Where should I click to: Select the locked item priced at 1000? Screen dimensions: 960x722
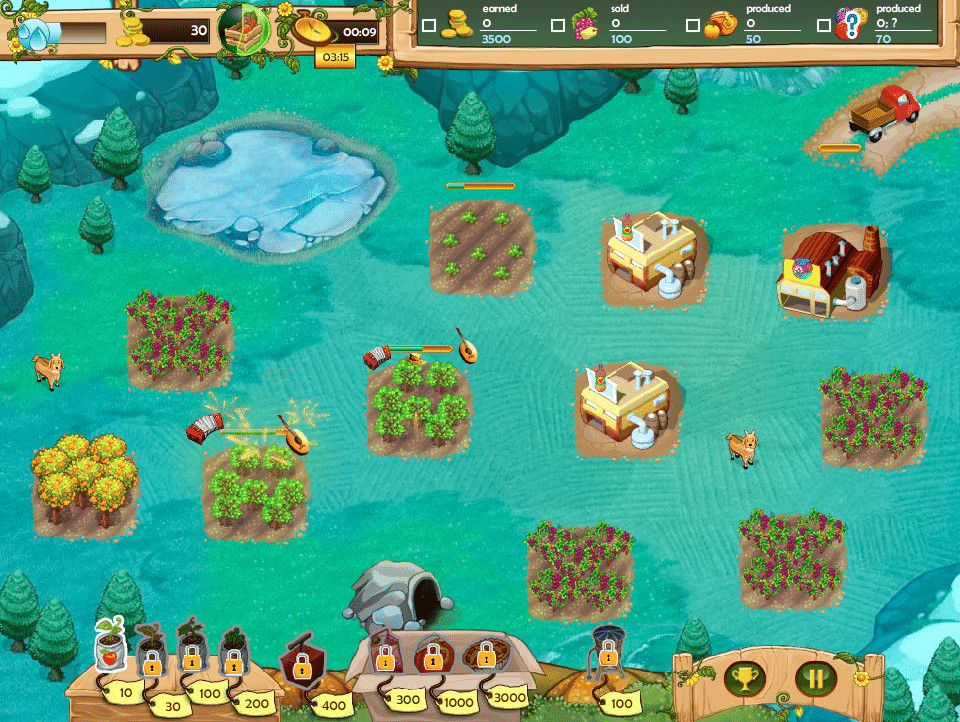(x=432, y=656)
